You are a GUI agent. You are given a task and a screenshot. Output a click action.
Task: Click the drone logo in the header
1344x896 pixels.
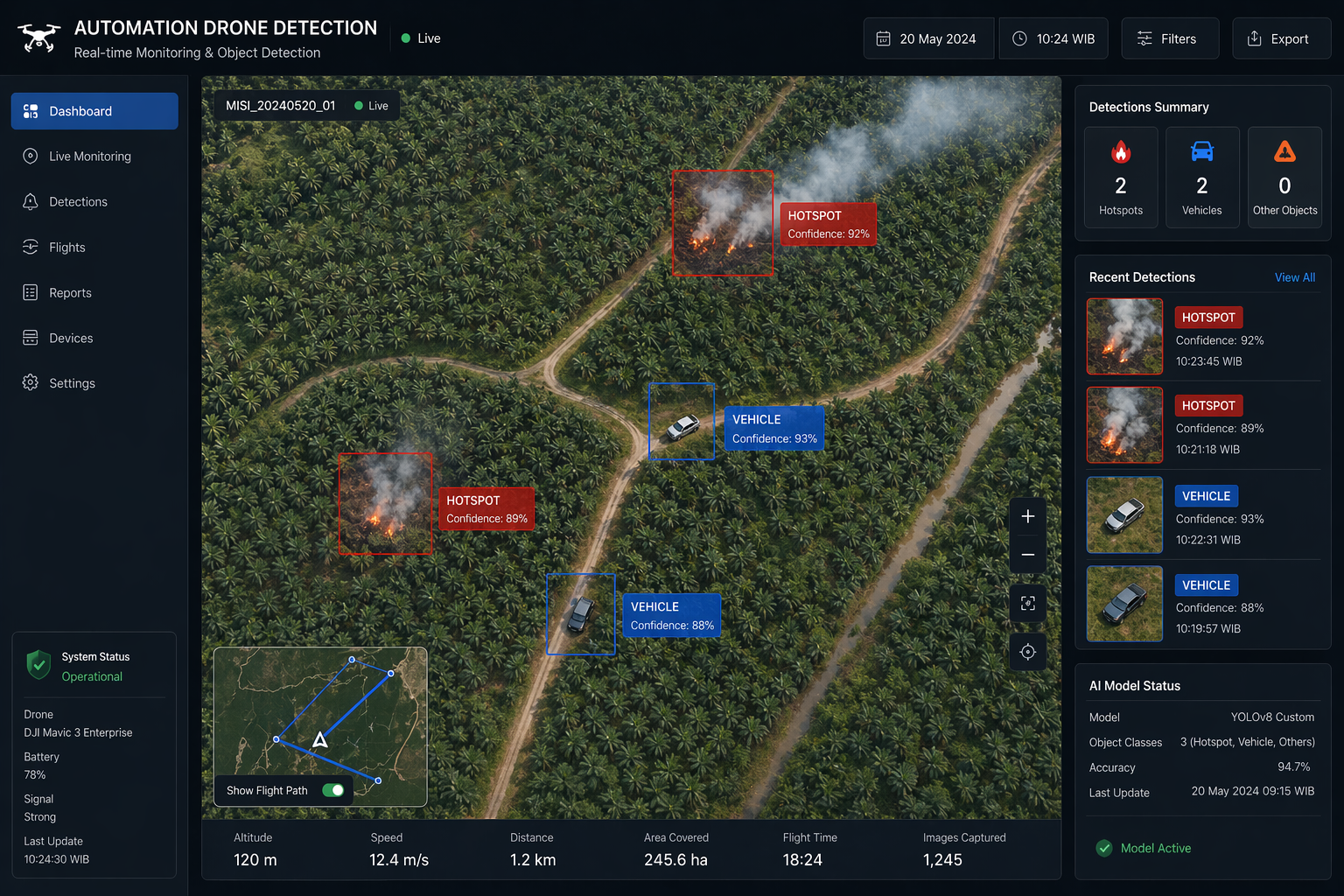(38, 36)
